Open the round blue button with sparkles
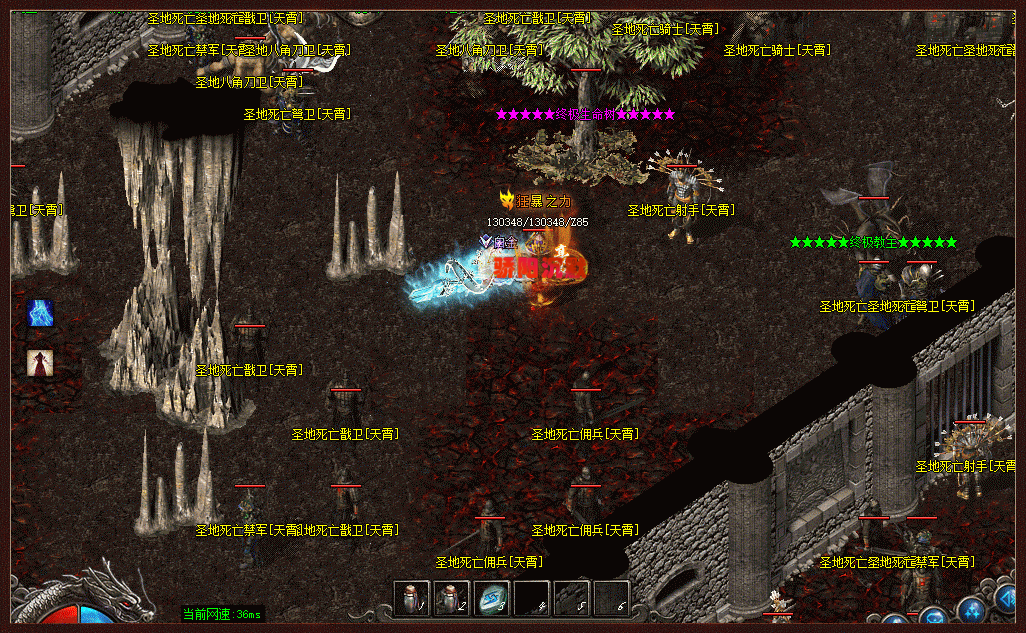This screenshot has width=1026, height=633. click(973, 611)
